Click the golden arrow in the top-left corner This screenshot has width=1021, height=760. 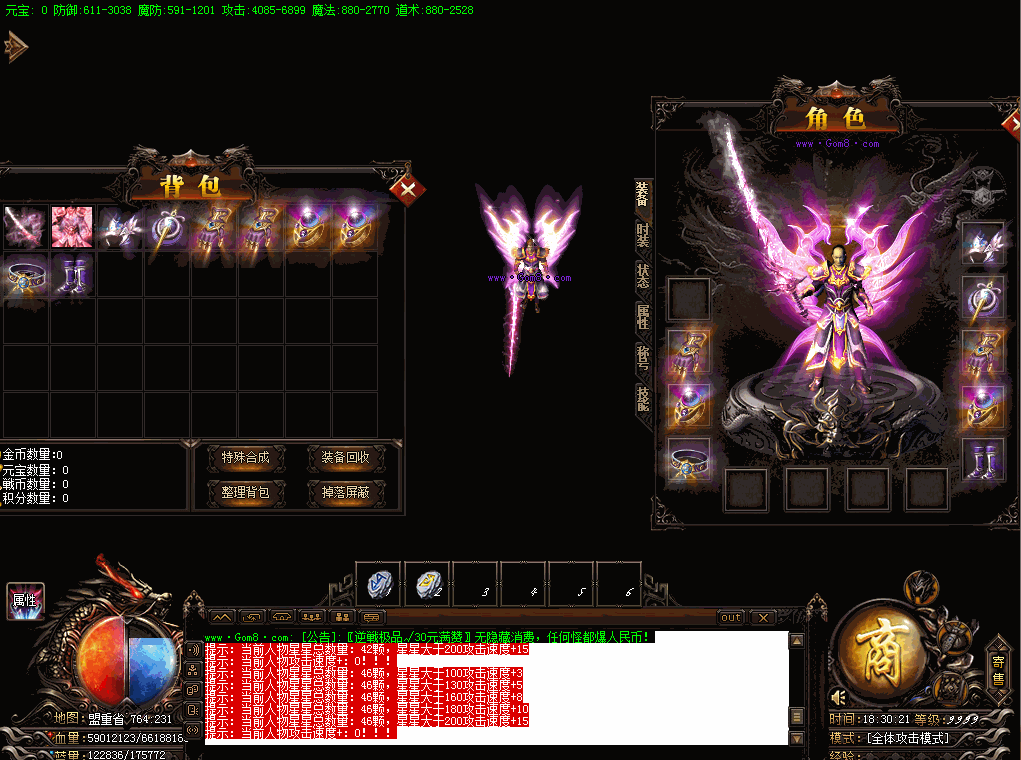(x=15, y=46)
